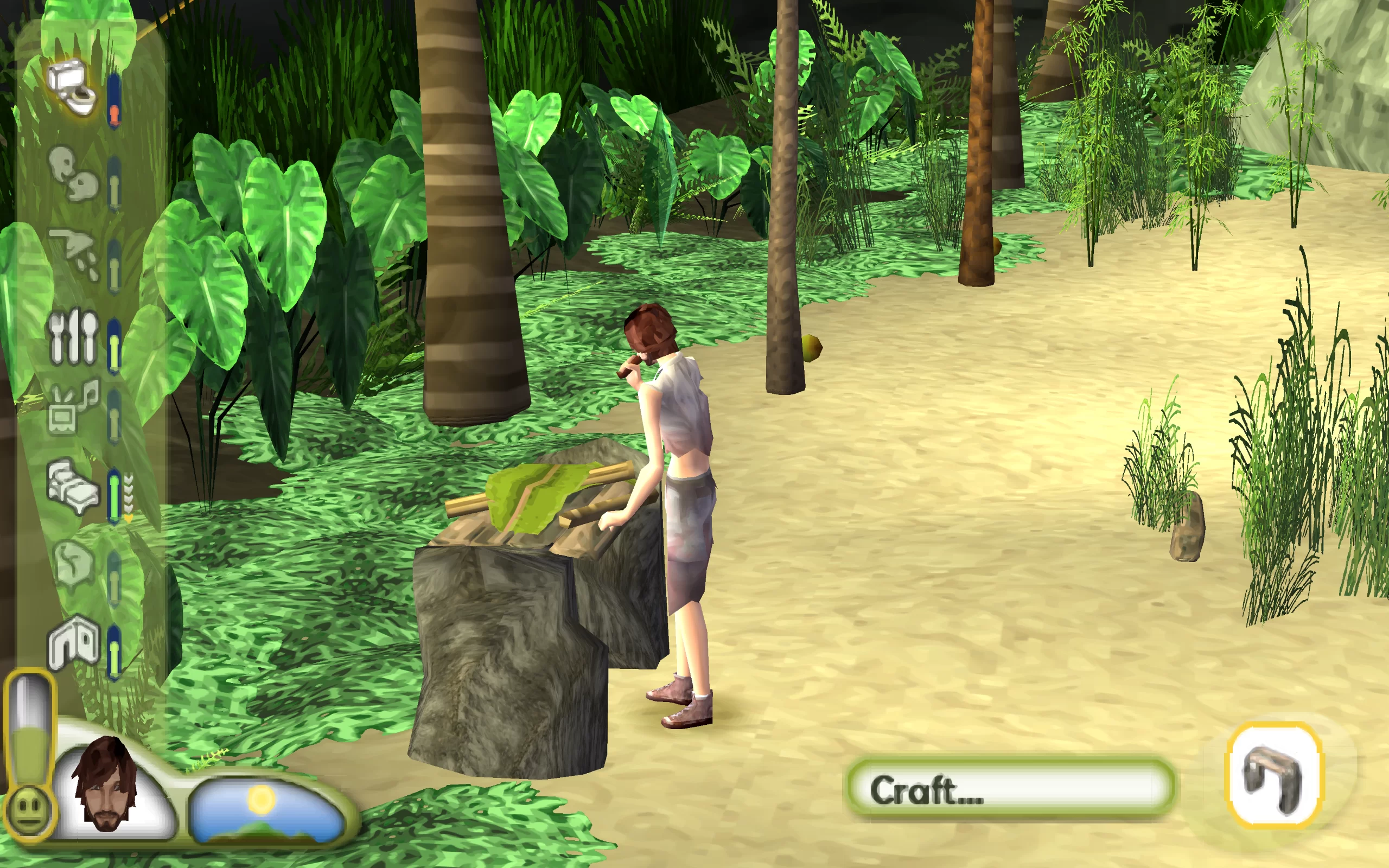
Task: Select the house environment need icon
Action: pos(73,642)
